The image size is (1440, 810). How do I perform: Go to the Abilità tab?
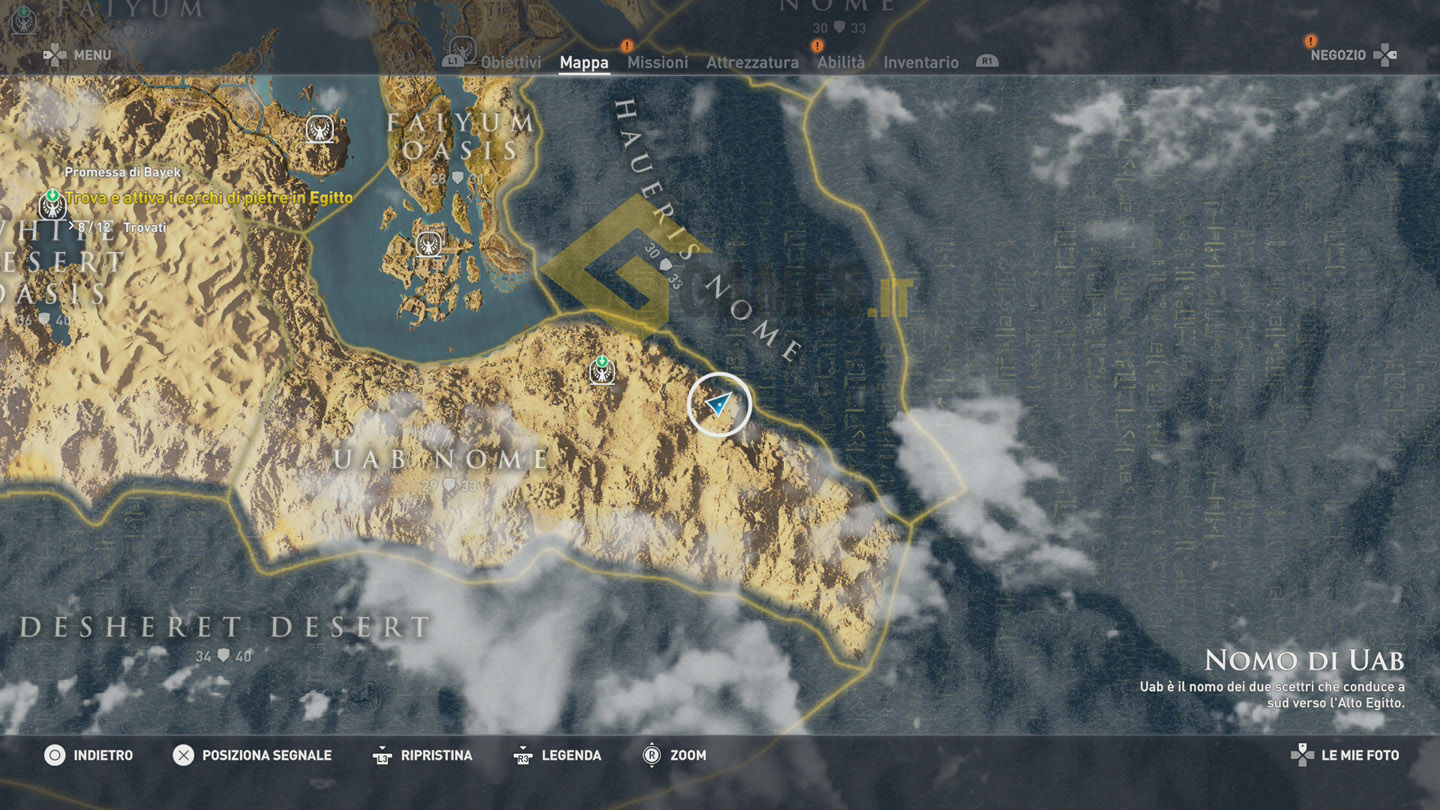pyautogui.click(x=841, y=62)
